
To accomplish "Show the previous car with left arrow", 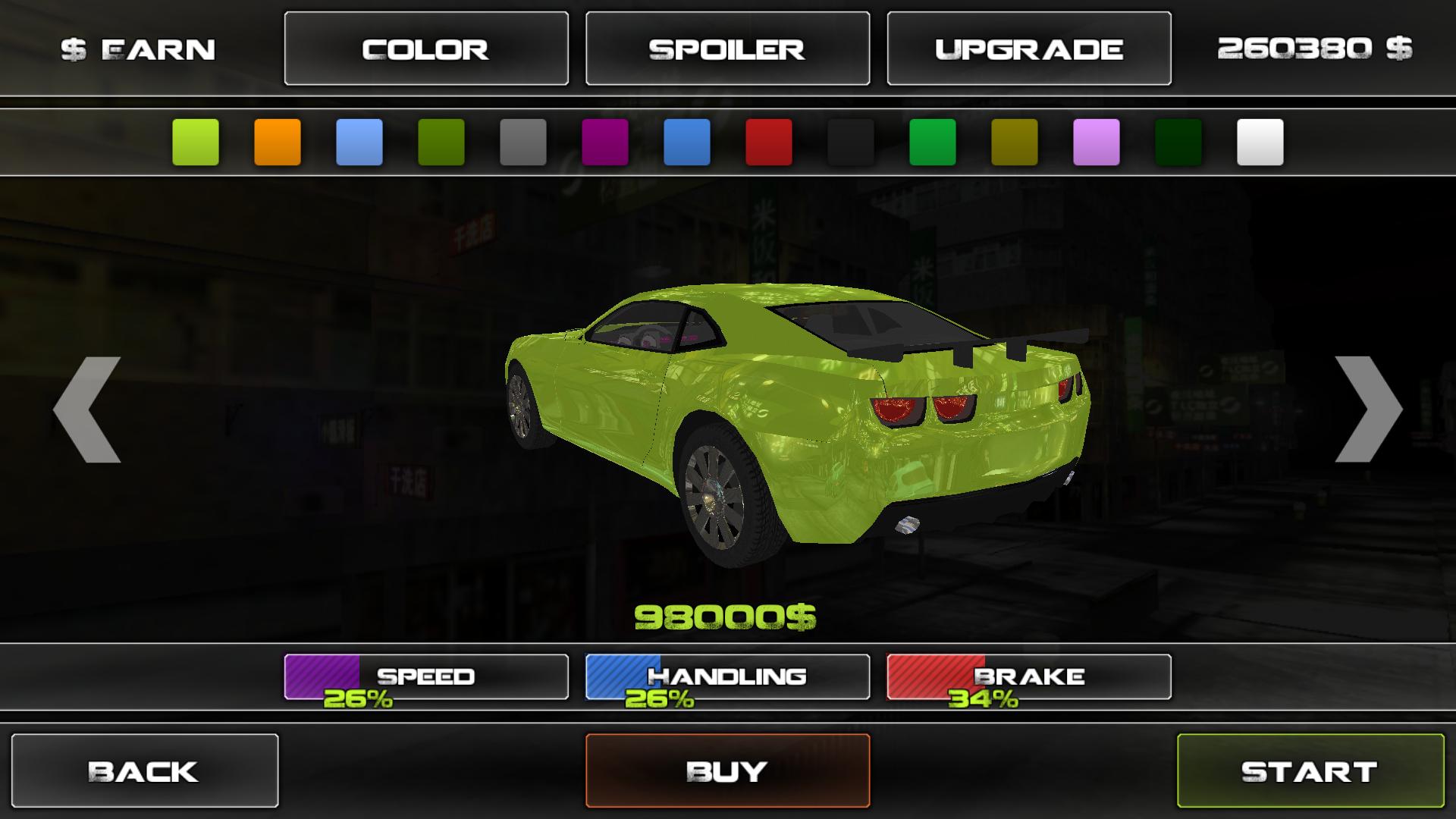I will coord(87,409).
